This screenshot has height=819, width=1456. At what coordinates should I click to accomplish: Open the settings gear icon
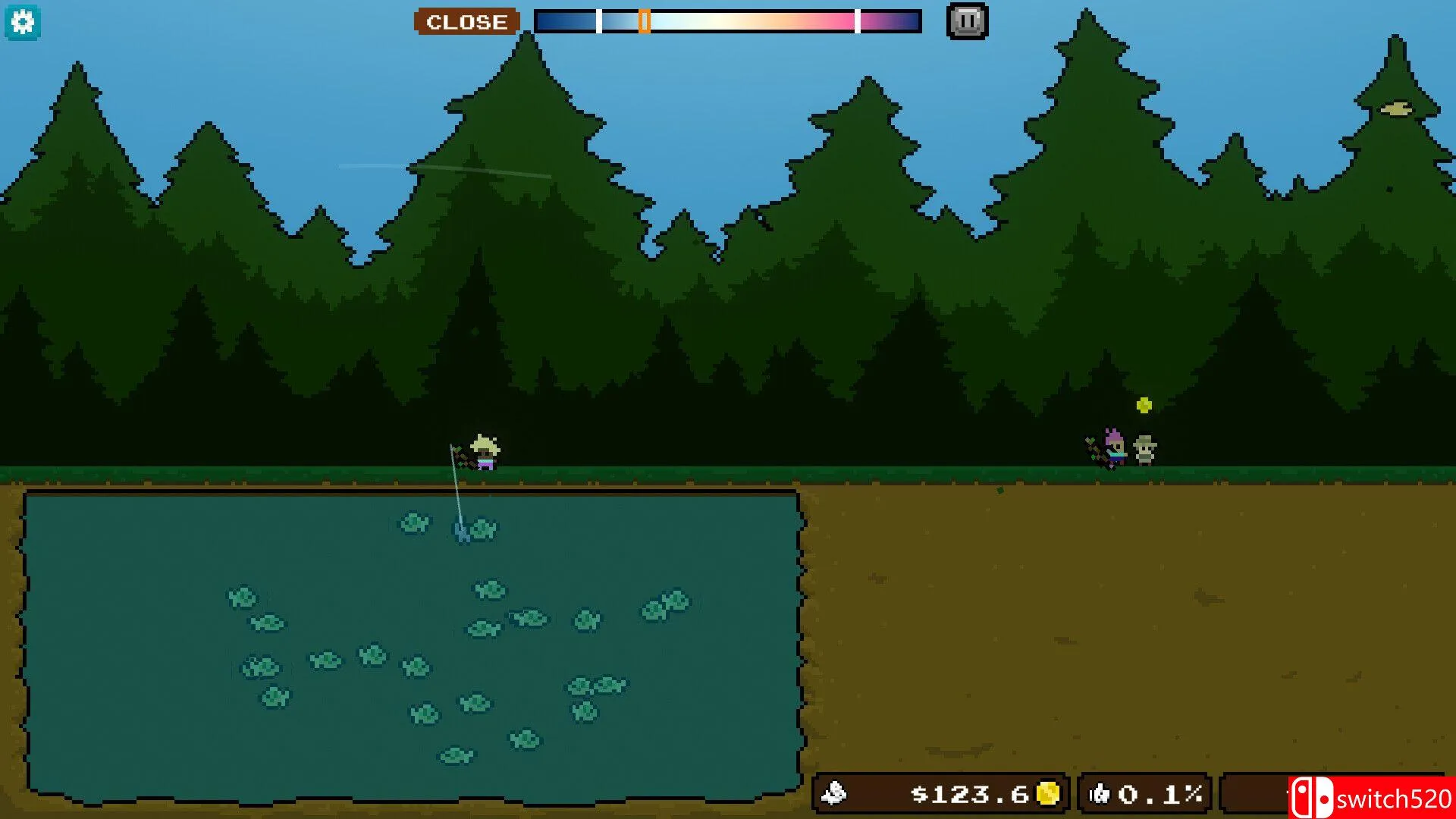[24, 21]
